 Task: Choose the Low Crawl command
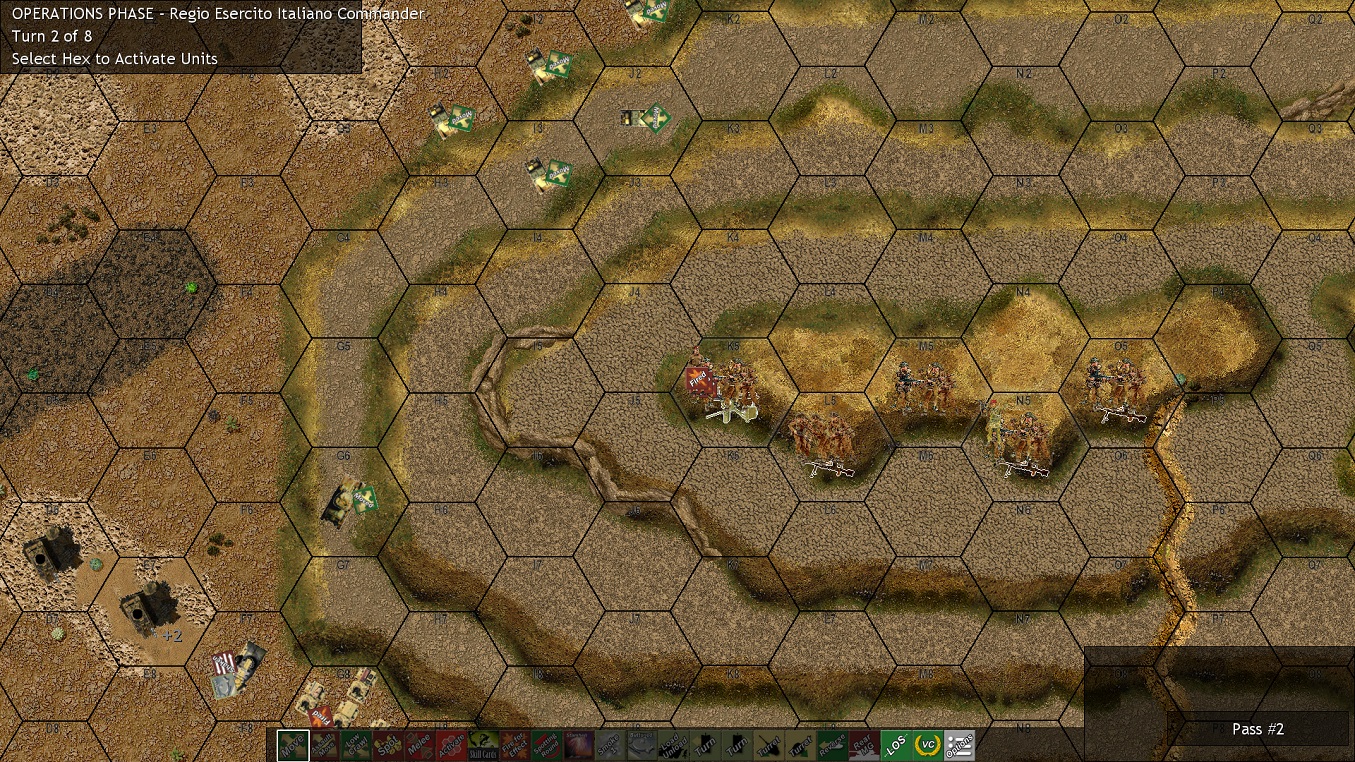[355, 746]
